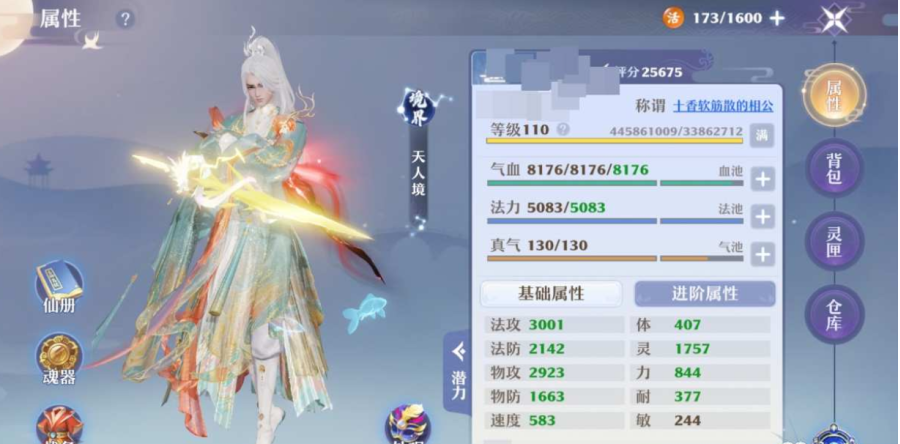The height and width of the screenshot is (444, 900).
Task: Expand the 潜力 potential side panel
Action: [458, 370]
